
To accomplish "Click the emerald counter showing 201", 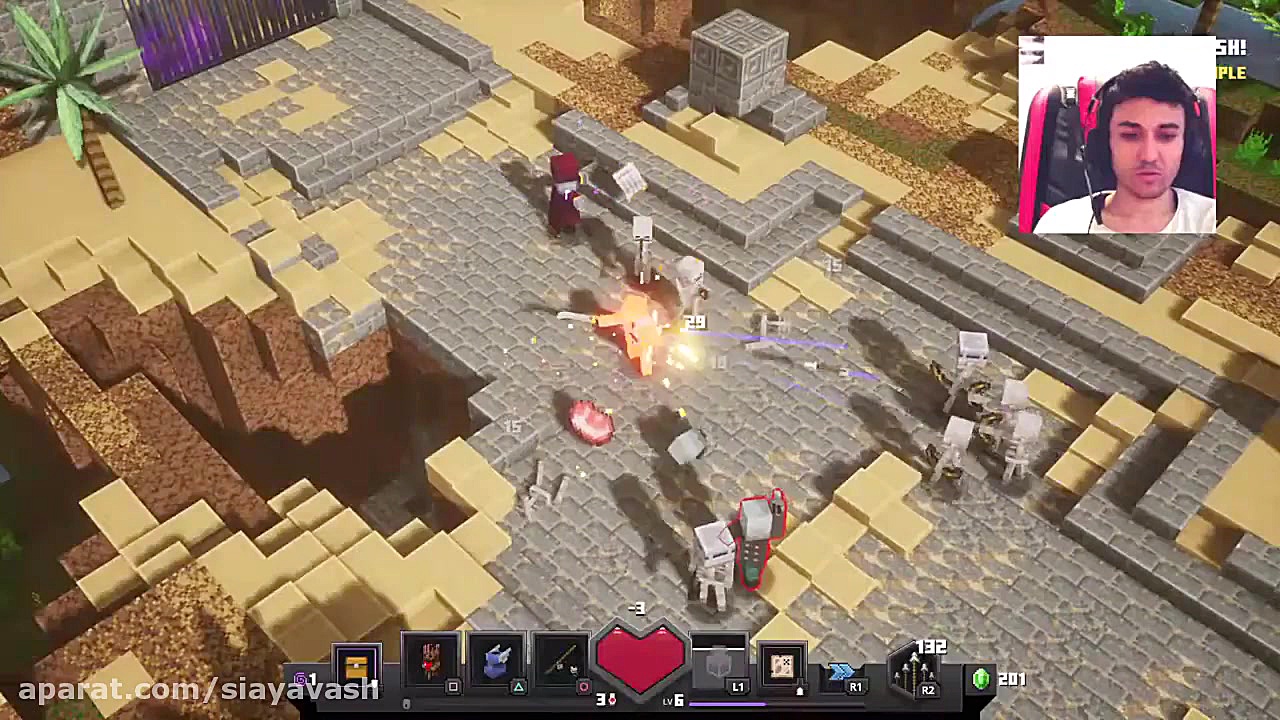I will point(982,678).
